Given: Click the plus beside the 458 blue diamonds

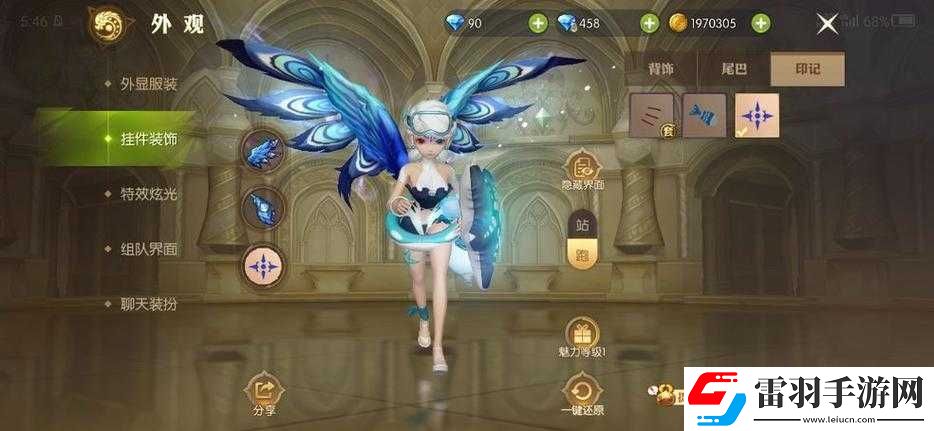Looking at the screenshot, I should pyautogui.click(x=649, y=23).
